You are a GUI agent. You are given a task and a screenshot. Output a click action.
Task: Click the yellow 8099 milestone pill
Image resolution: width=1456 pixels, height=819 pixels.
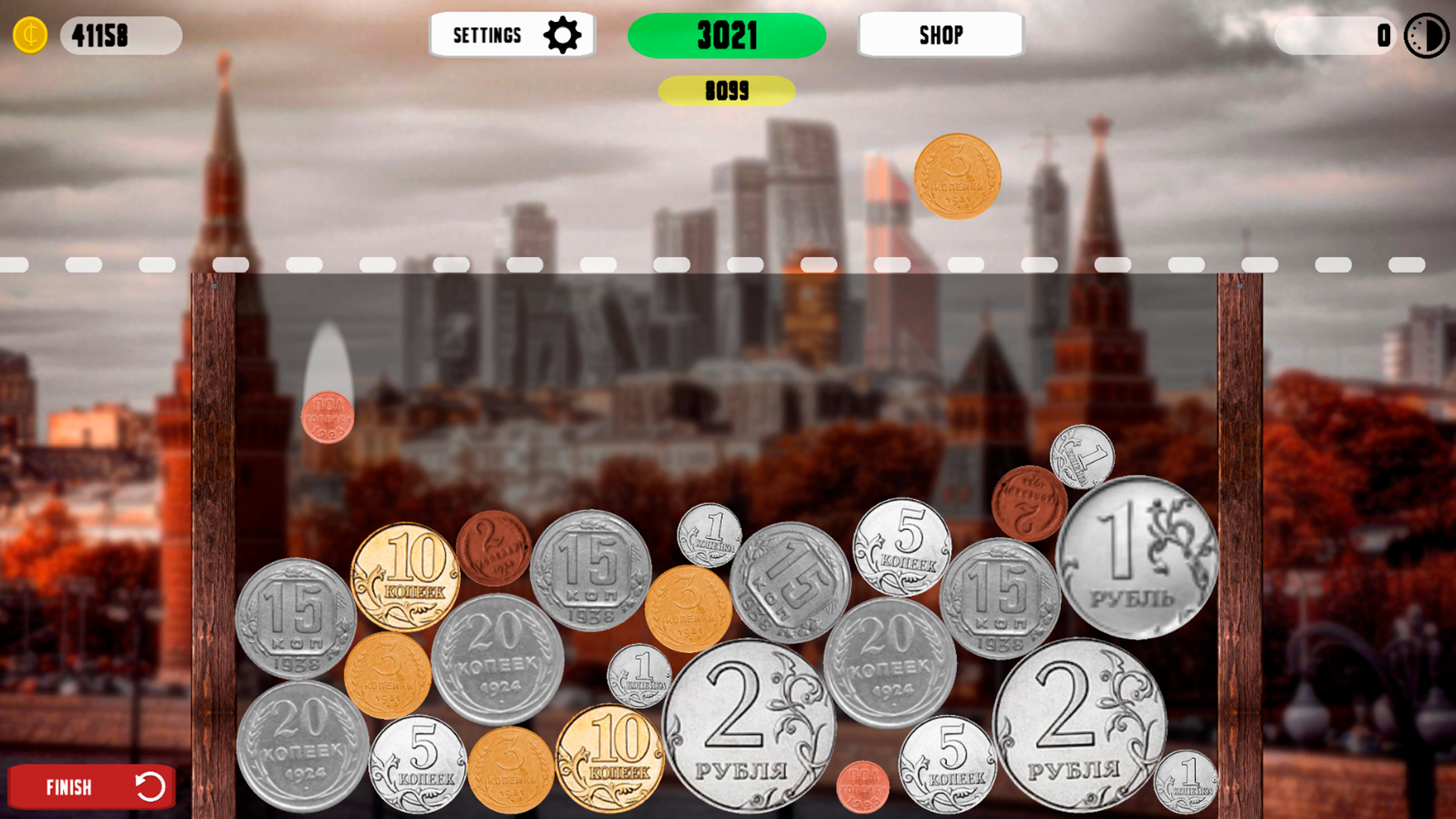coord(726,91)
